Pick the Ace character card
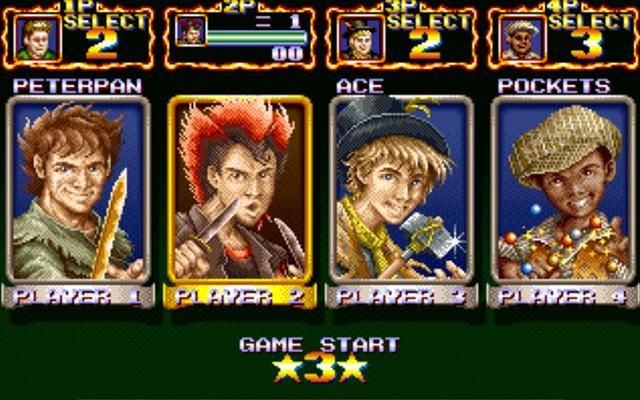640x400 pixels. 400,190
